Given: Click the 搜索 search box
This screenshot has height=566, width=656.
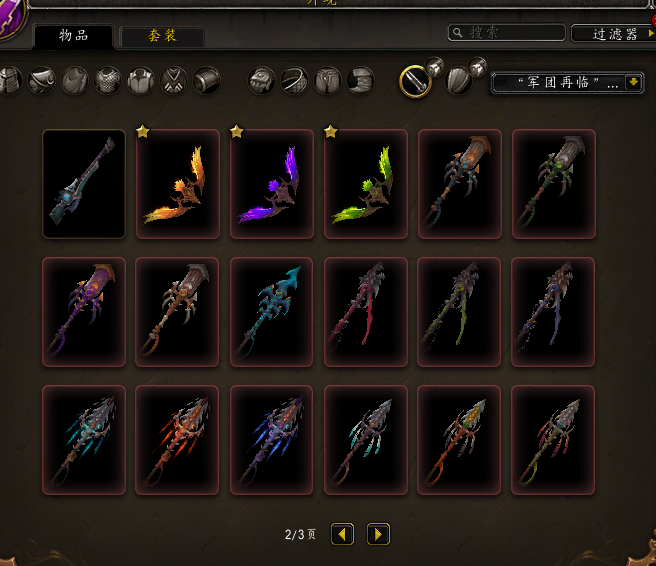Looking at the screenshot, I should click(503, 33).
